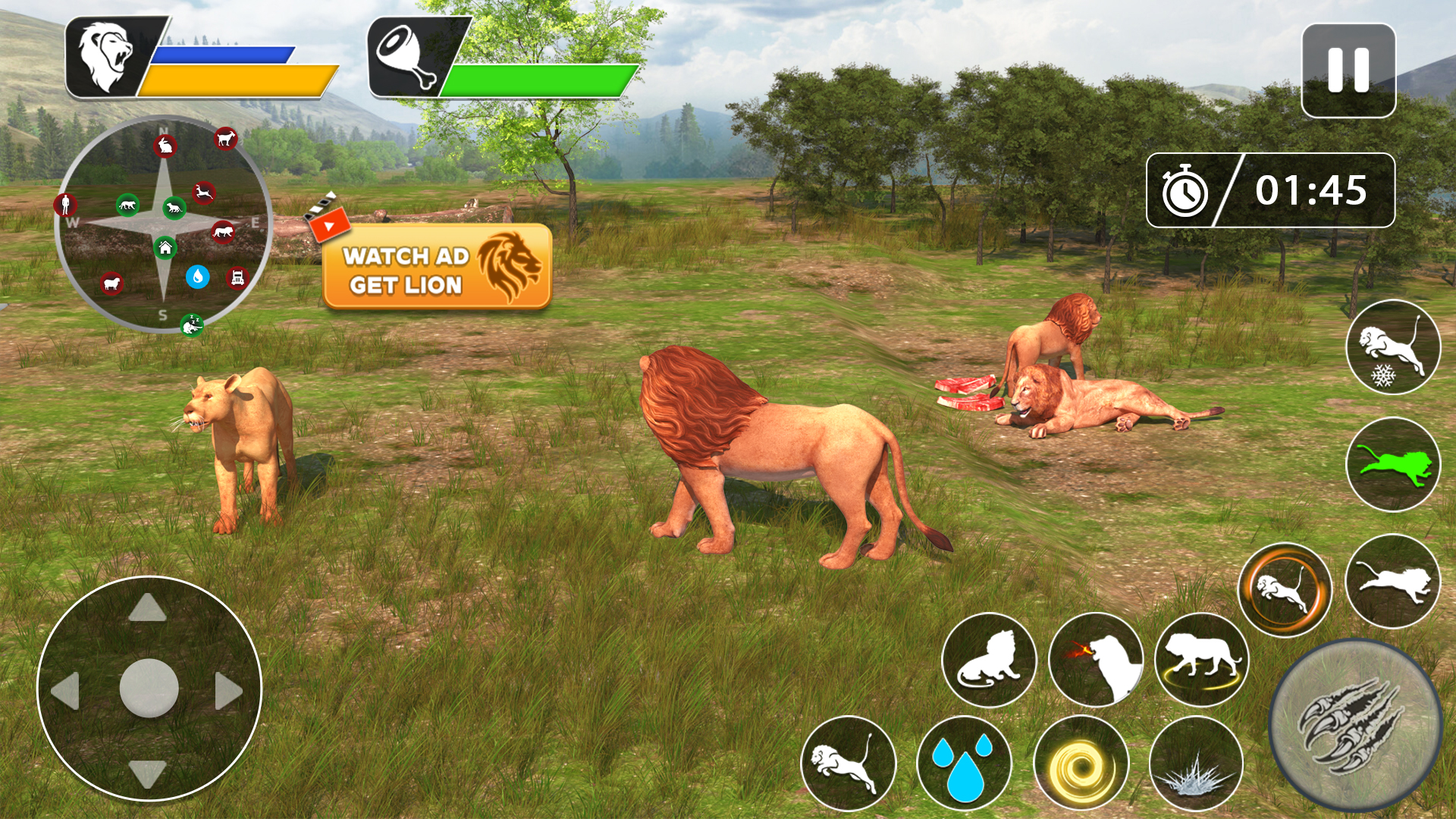Move left with joystick arrow
This screenshot has width=1456, height=819.
pos(67,690)
